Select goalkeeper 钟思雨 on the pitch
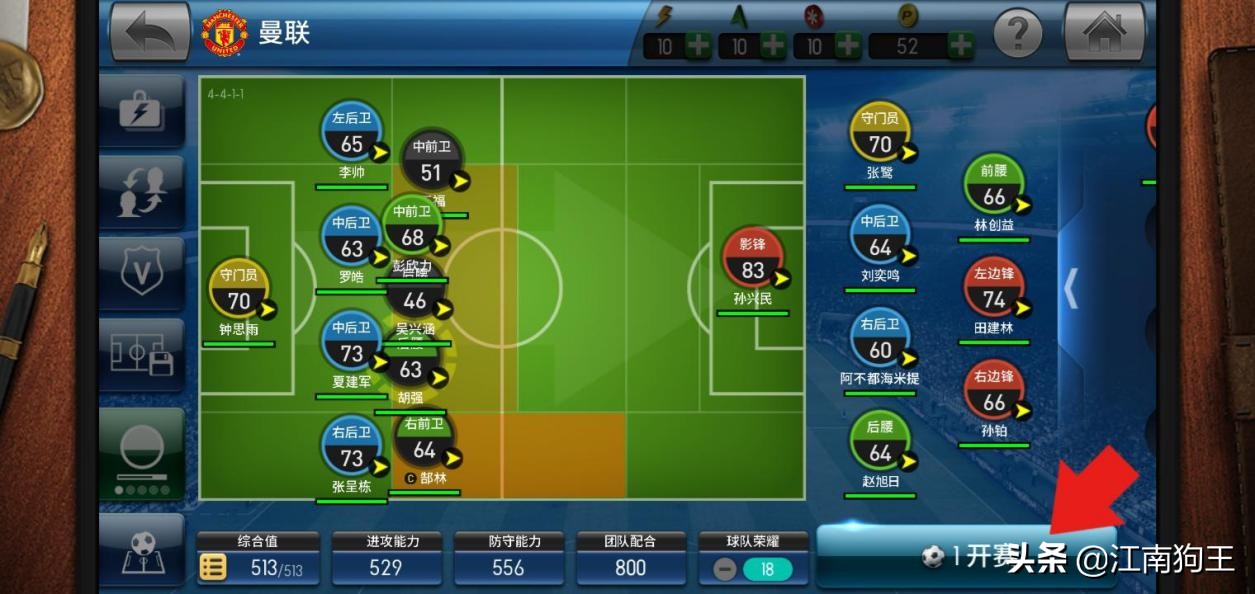The width and height of the screenshot is (1255, 594). pyautogui.click(x=239, y=290)
